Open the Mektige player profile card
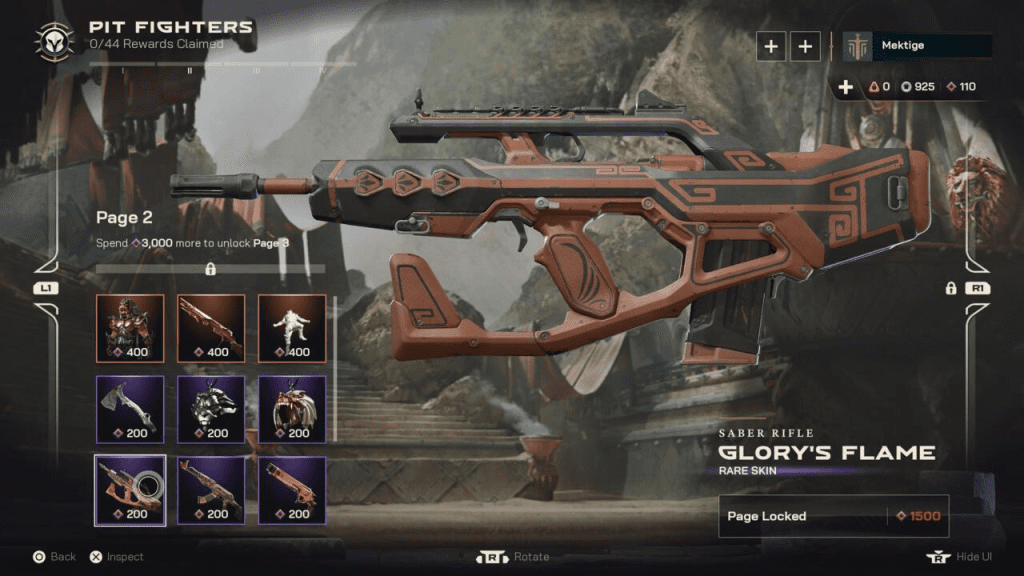The image size is (1024, 576). tap(917, 46)
